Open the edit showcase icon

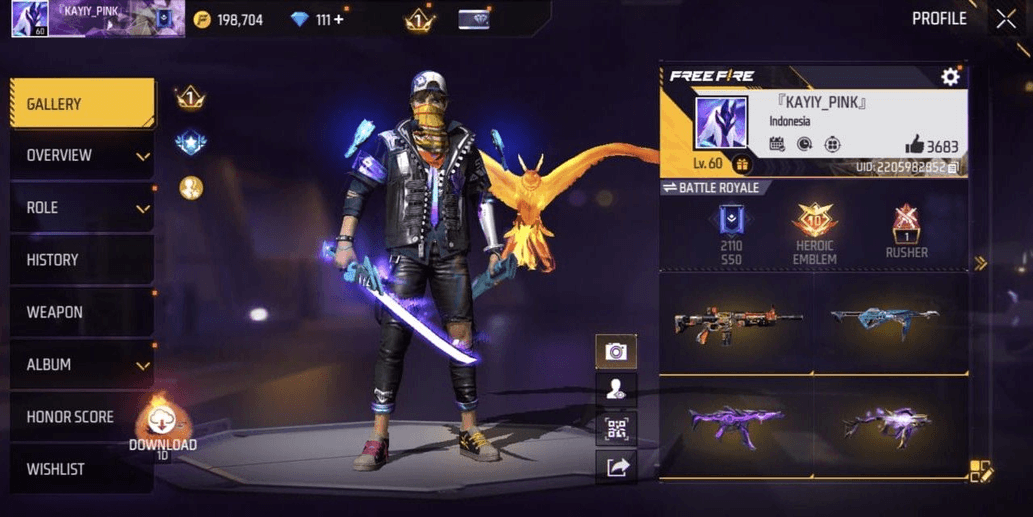[x=980, y=472]
